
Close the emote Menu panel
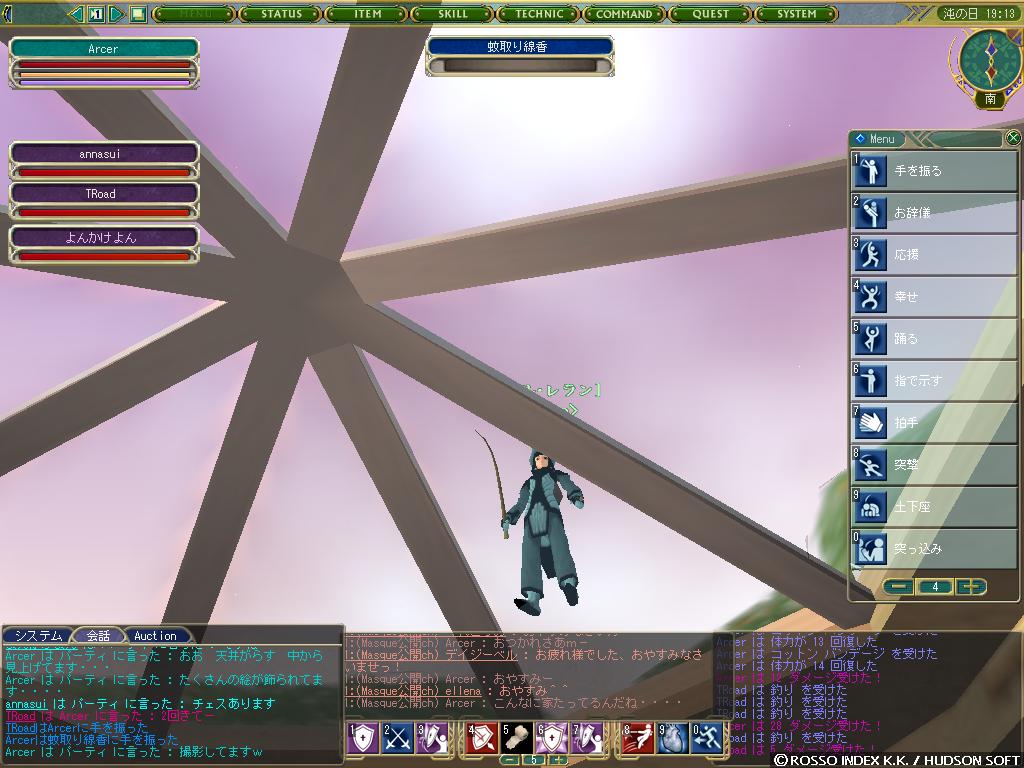tap(1013, 139)
